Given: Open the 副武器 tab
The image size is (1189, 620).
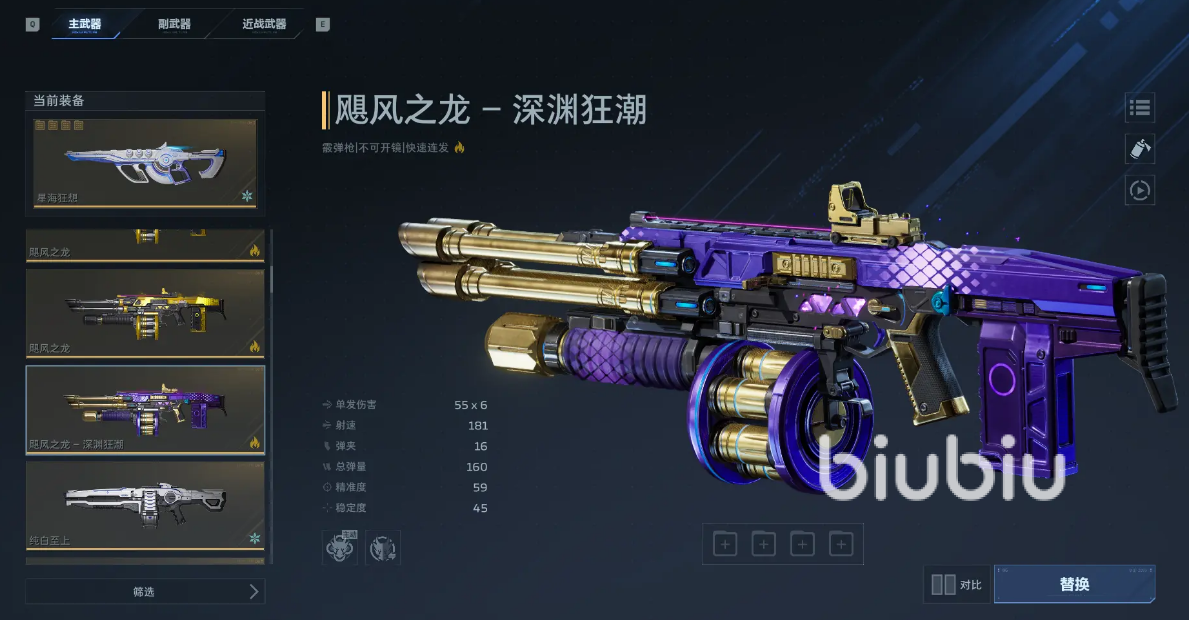Looking at the screenshot, I should coord(174,24).
